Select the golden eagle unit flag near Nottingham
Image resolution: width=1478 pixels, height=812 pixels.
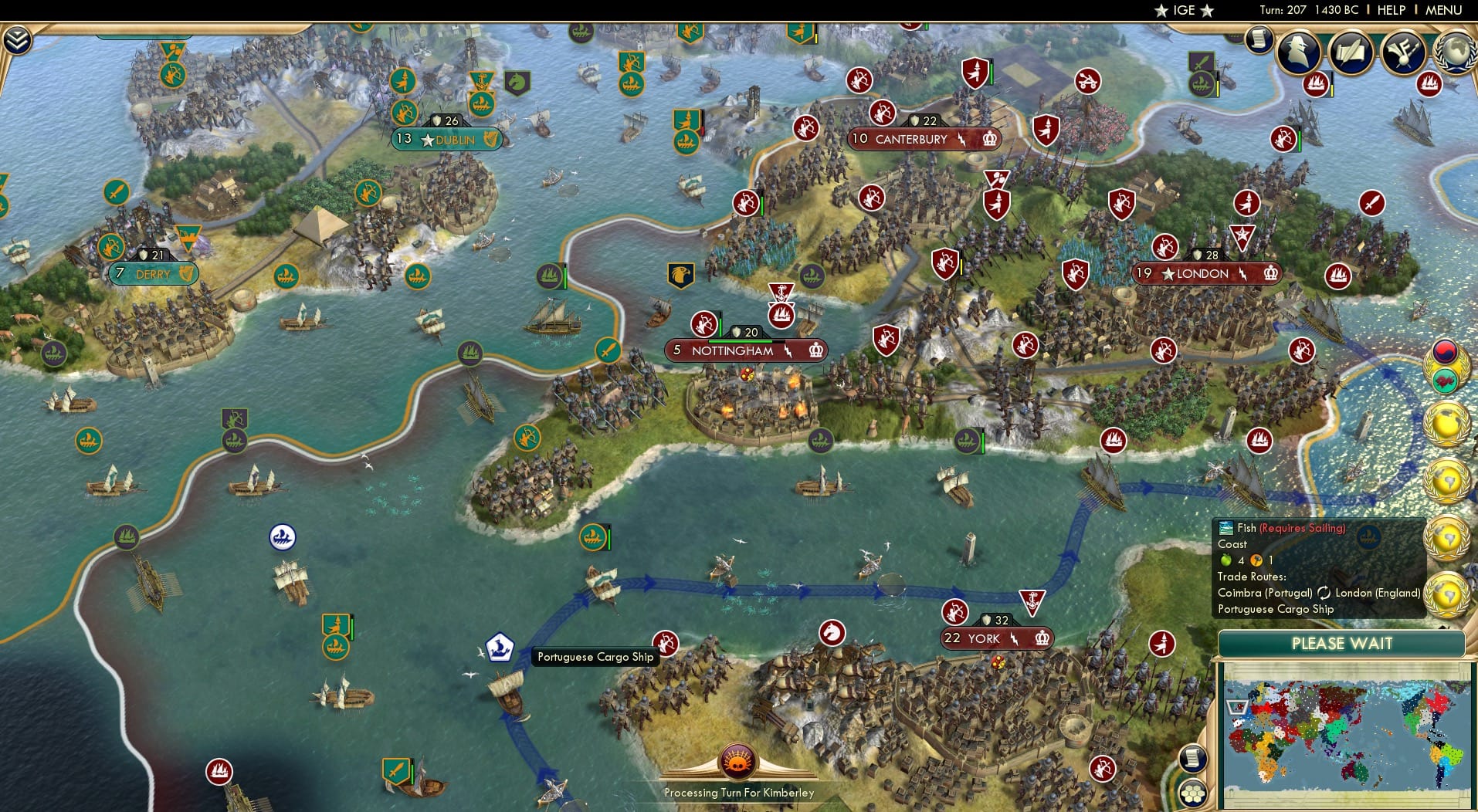pos(680,274)
